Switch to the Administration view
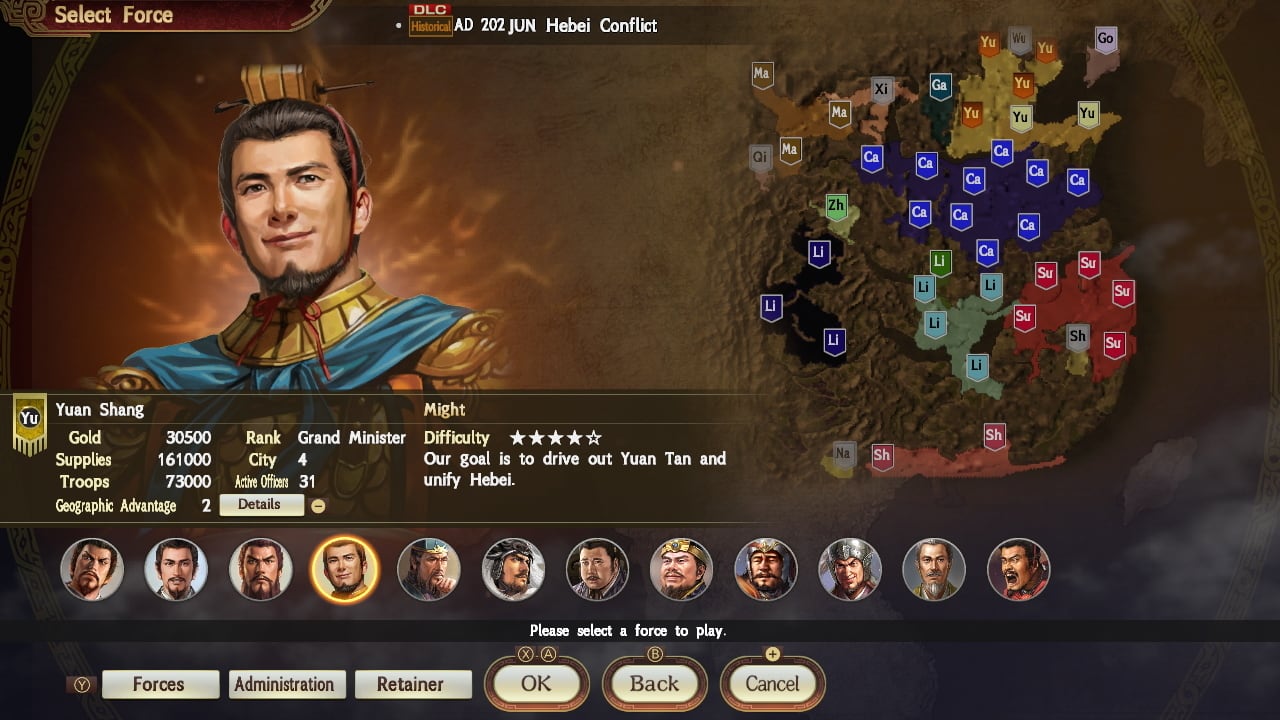The height and width of the screenshot is (720, 1280). [287, 684]
